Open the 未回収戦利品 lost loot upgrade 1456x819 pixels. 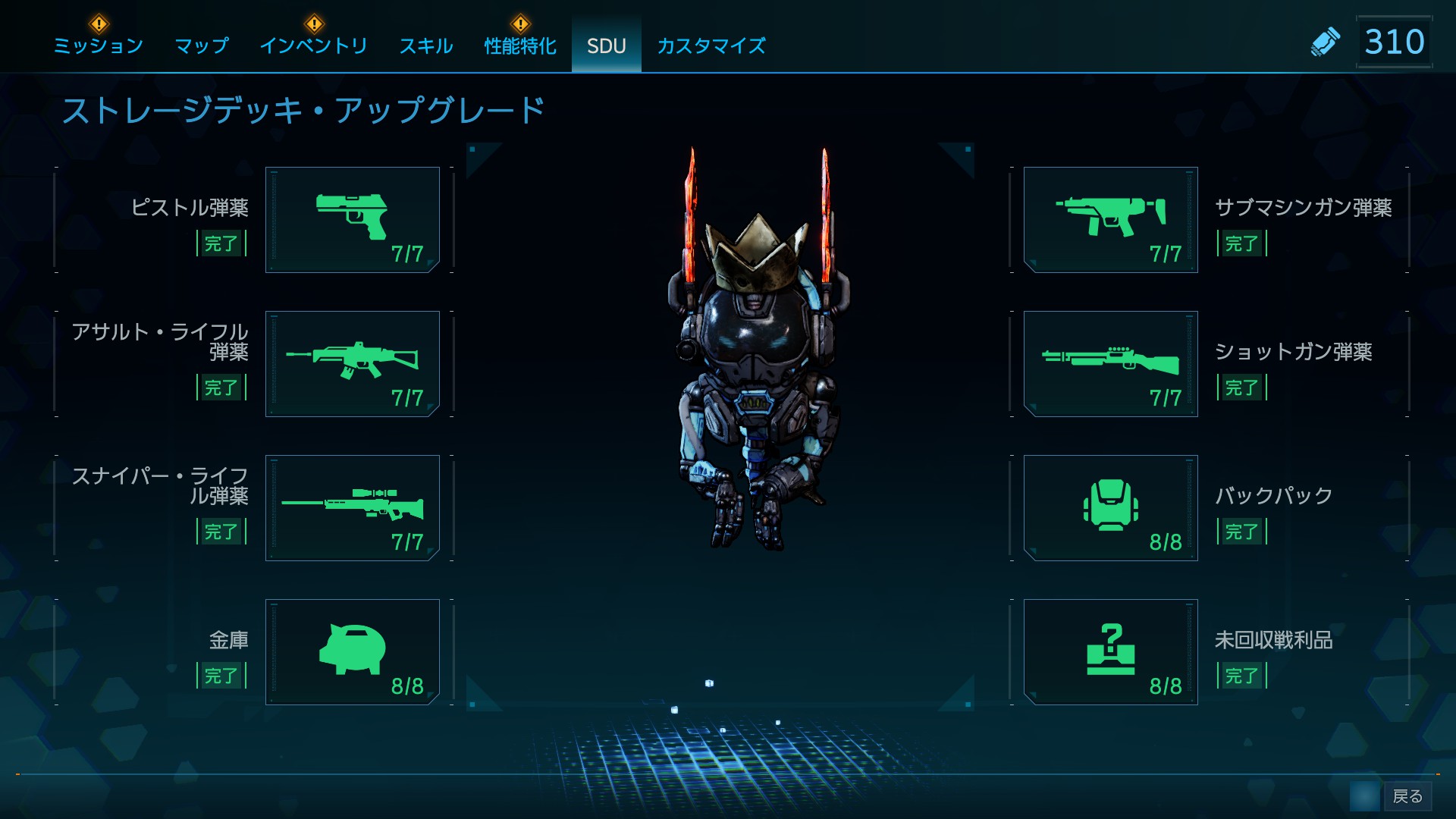tap(1110, 652)
